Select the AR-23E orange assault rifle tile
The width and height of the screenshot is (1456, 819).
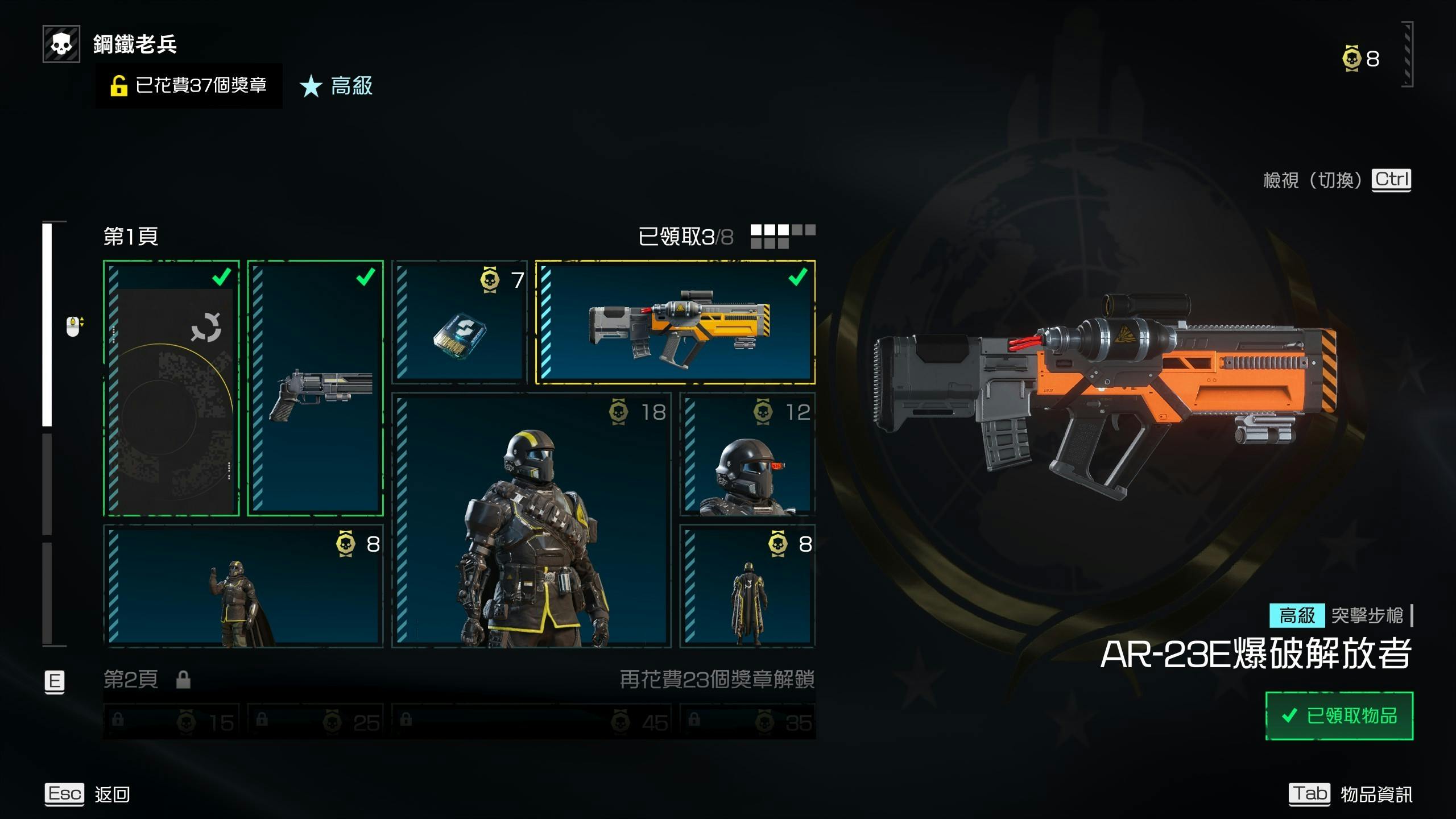675,322
